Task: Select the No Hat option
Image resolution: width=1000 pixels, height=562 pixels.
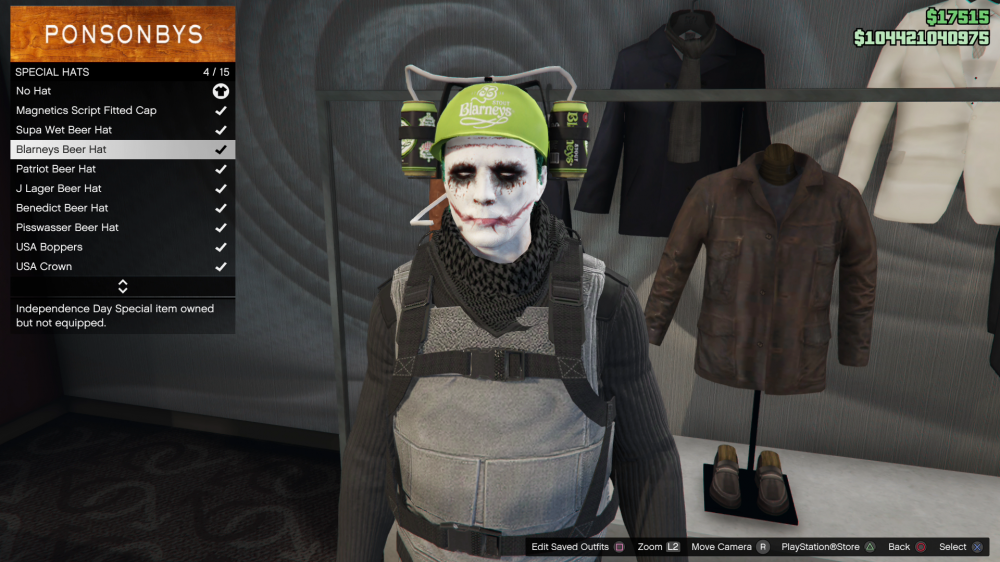Action: tap(122, 91)
